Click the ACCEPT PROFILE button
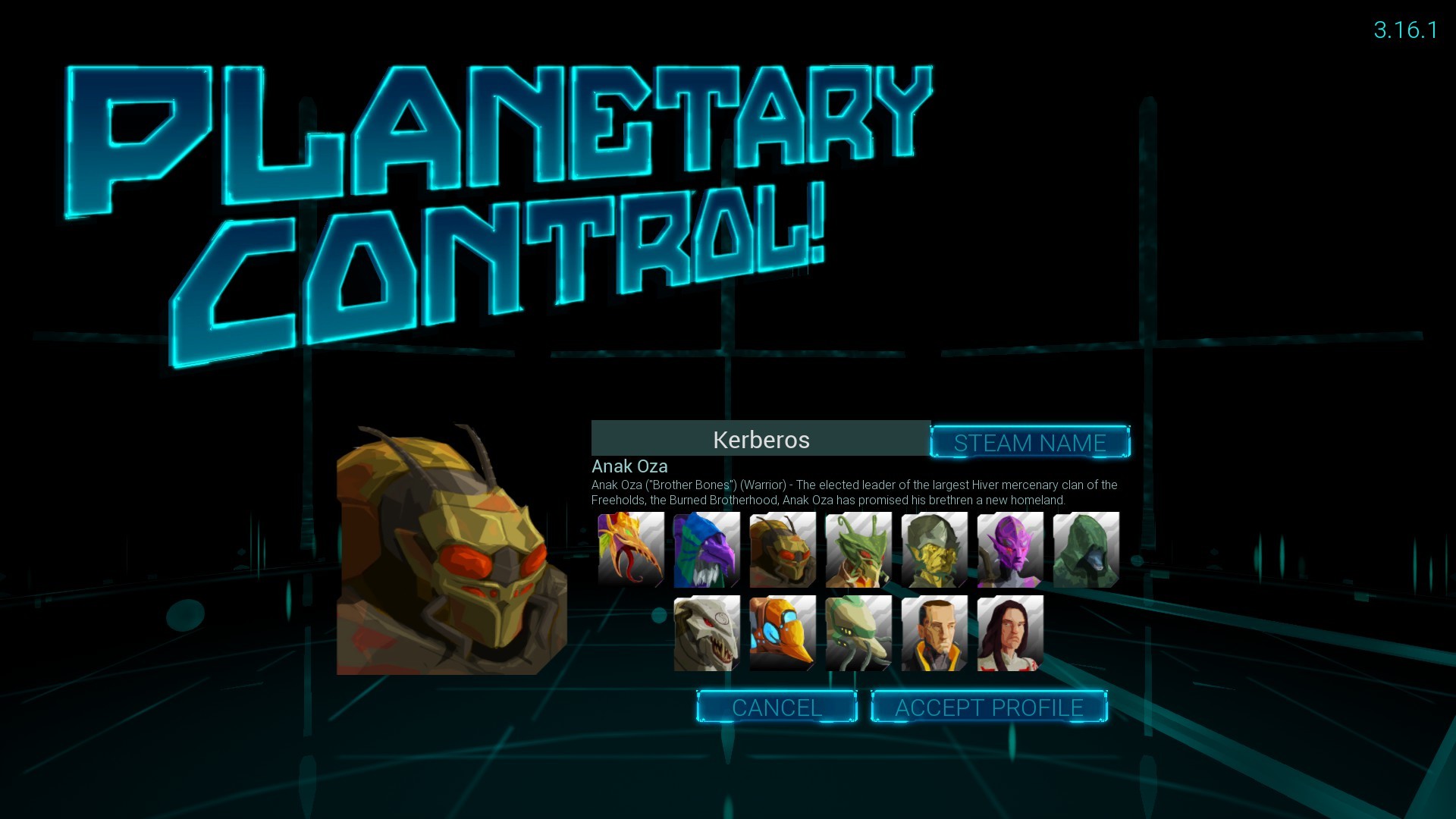 tap(989, 706)
